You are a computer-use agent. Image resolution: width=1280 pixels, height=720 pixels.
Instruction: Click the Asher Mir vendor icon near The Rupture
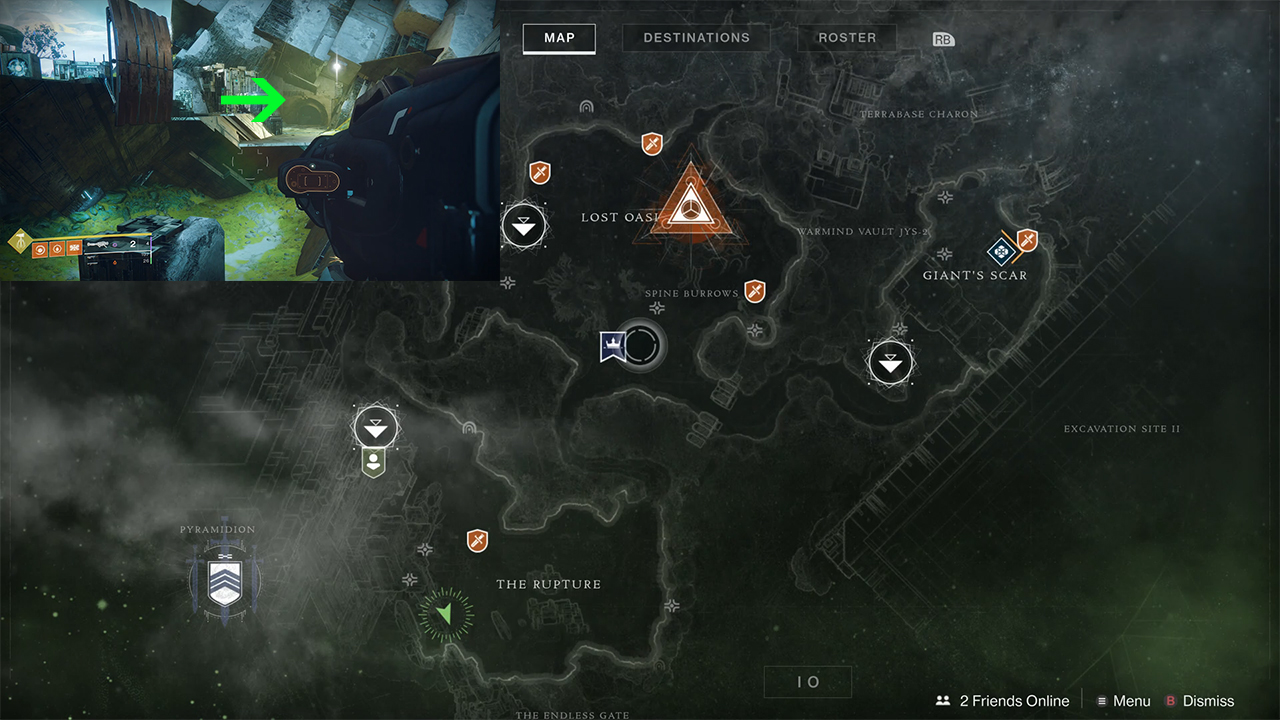(375, 462)
